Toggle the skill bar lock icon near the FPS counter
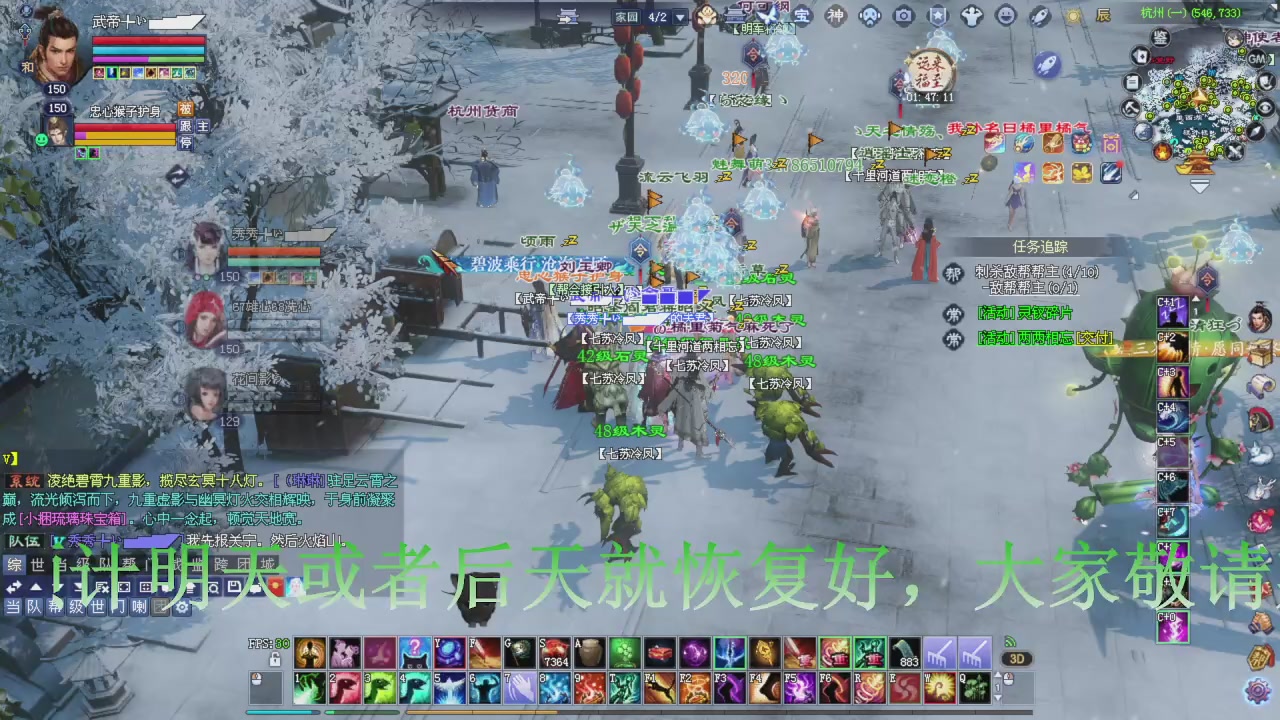The height and width of the screenshot is (720, 1280). (x=275, y=658)
